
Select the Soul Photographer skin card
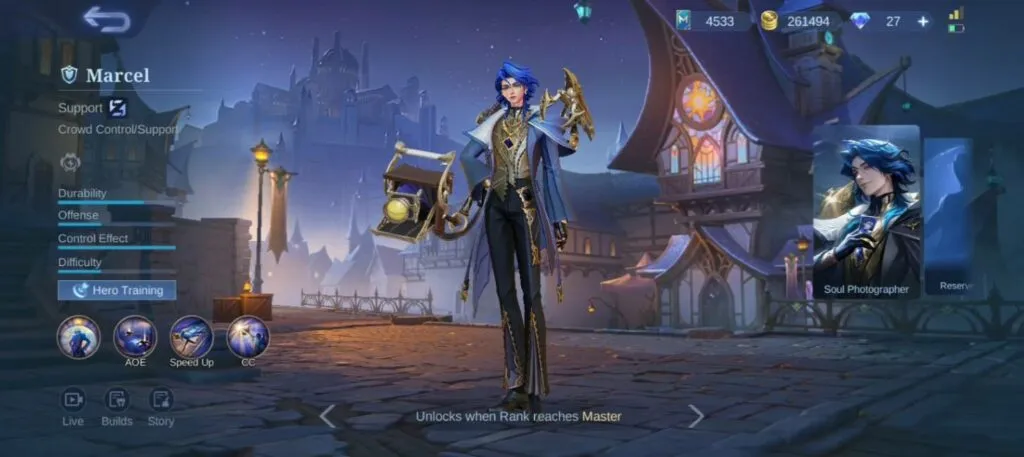(866, 214)
